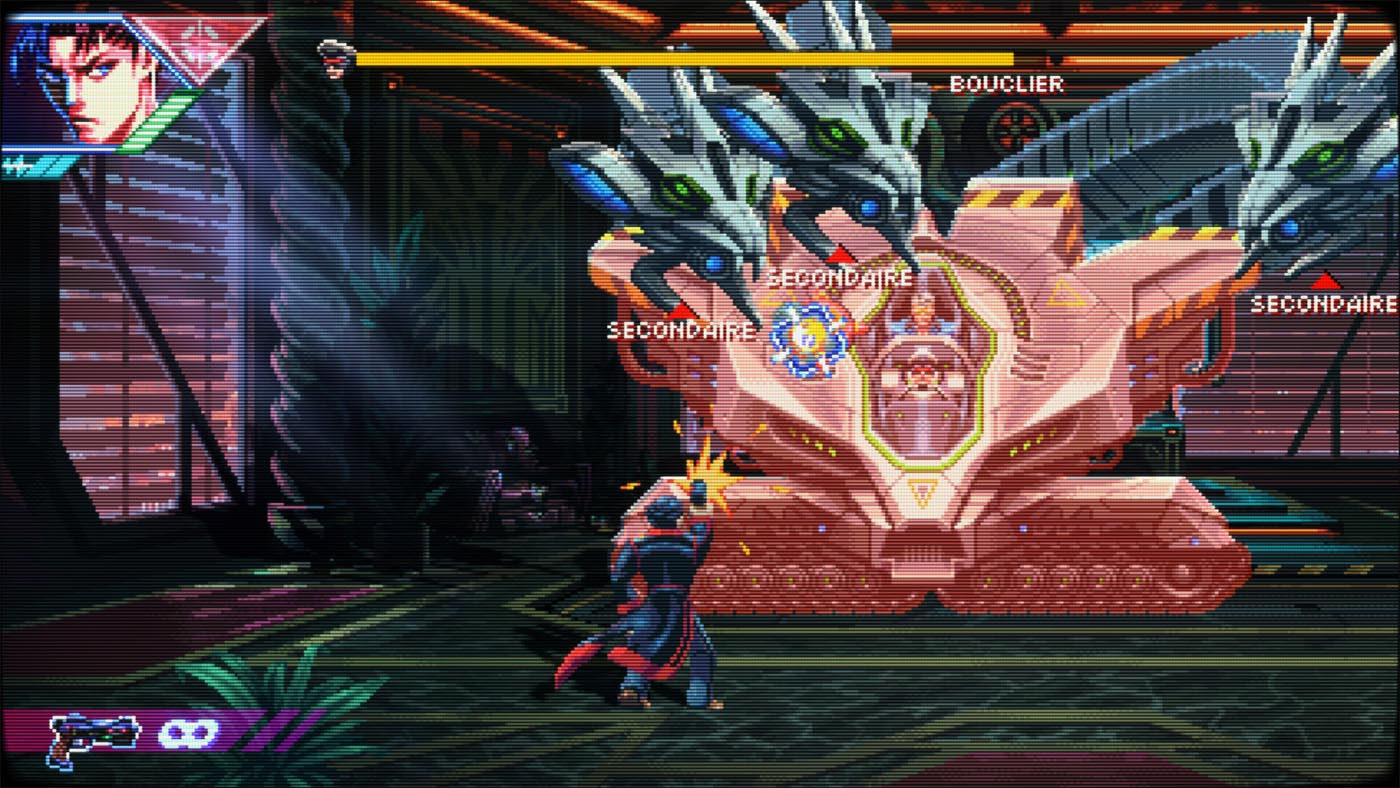Click the boss head icon by the yellow bar
Viewport: 1400px width, 788px height.
coord(335,55)
